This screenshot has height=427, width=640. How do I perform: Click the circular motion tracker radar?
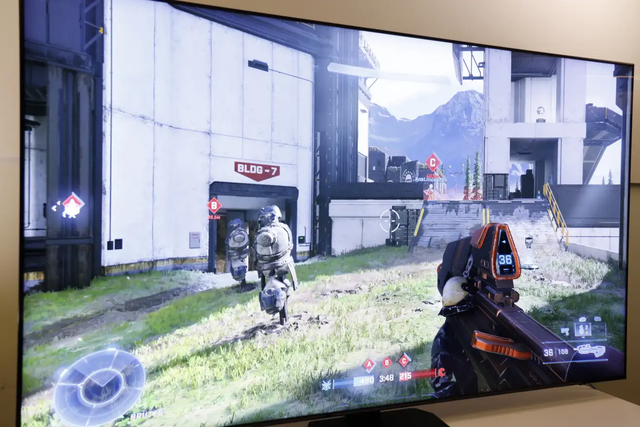pos(98,386)
